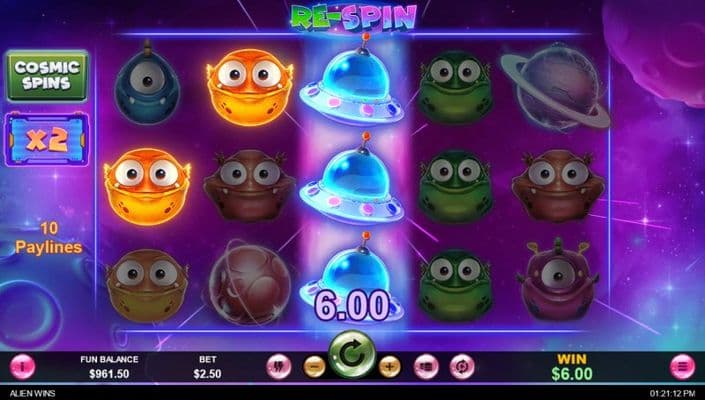
Task: Spin the reels with the green button
Action: pyautogui.click(x=352, y=355)
